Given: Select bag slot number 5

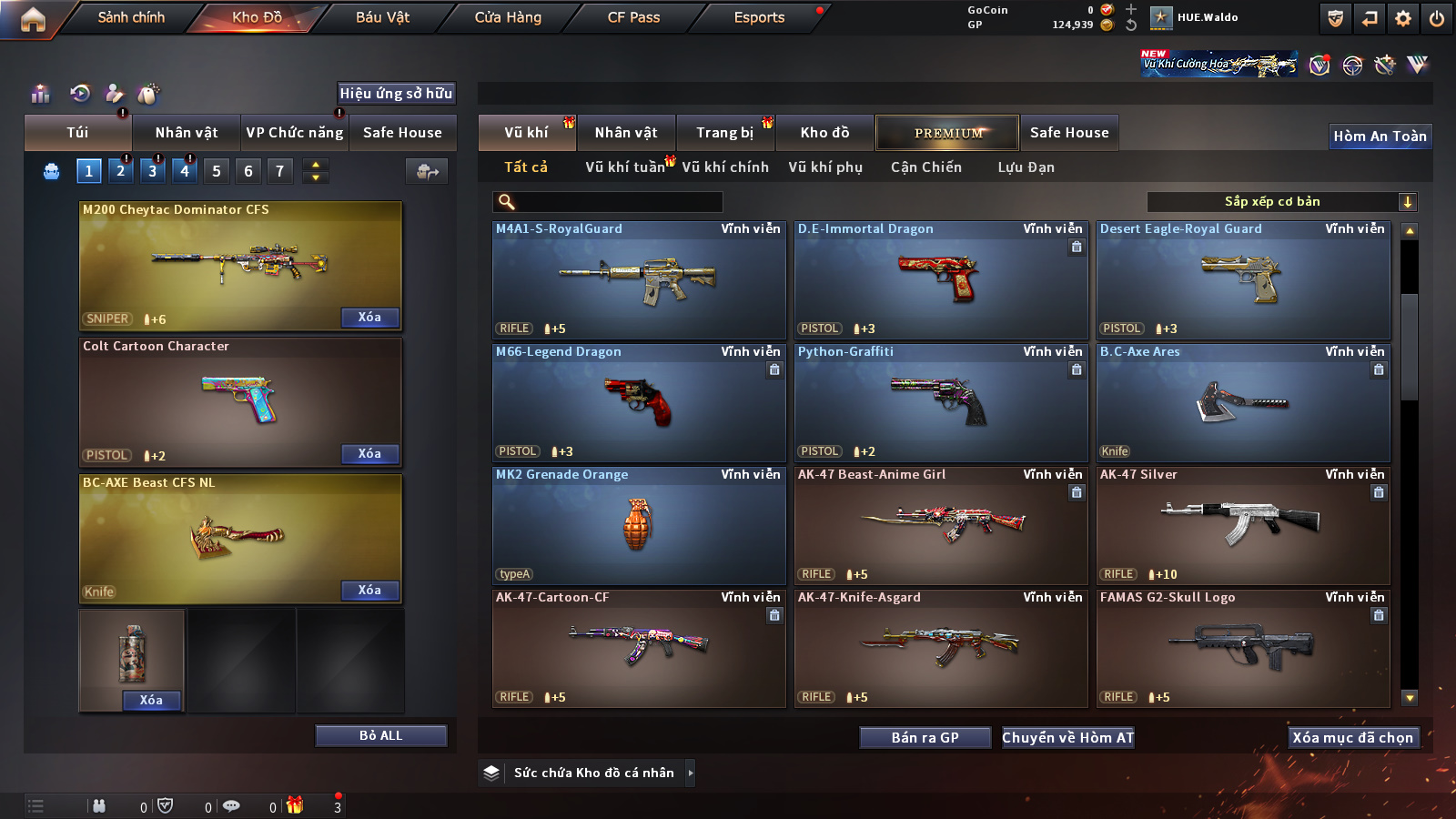Looking at the screenshot, I should point(216,170).
